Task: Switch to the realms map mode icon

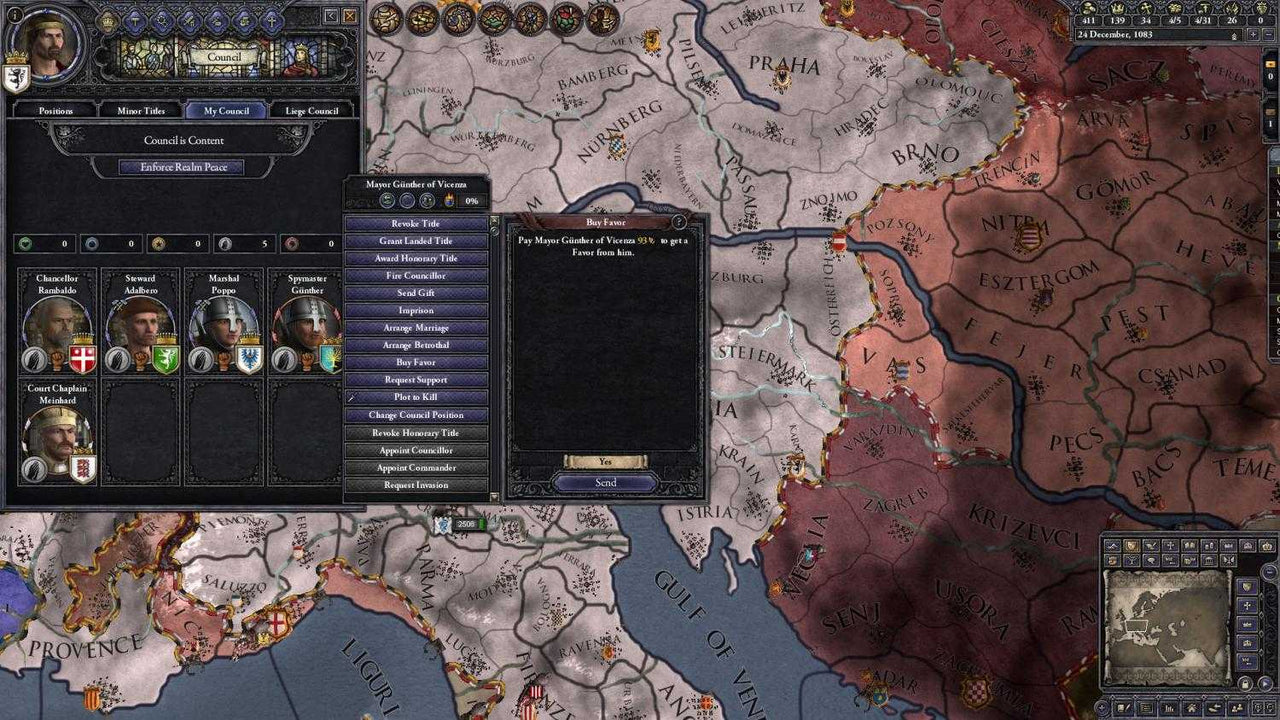Action: [x=1131, y=544]
